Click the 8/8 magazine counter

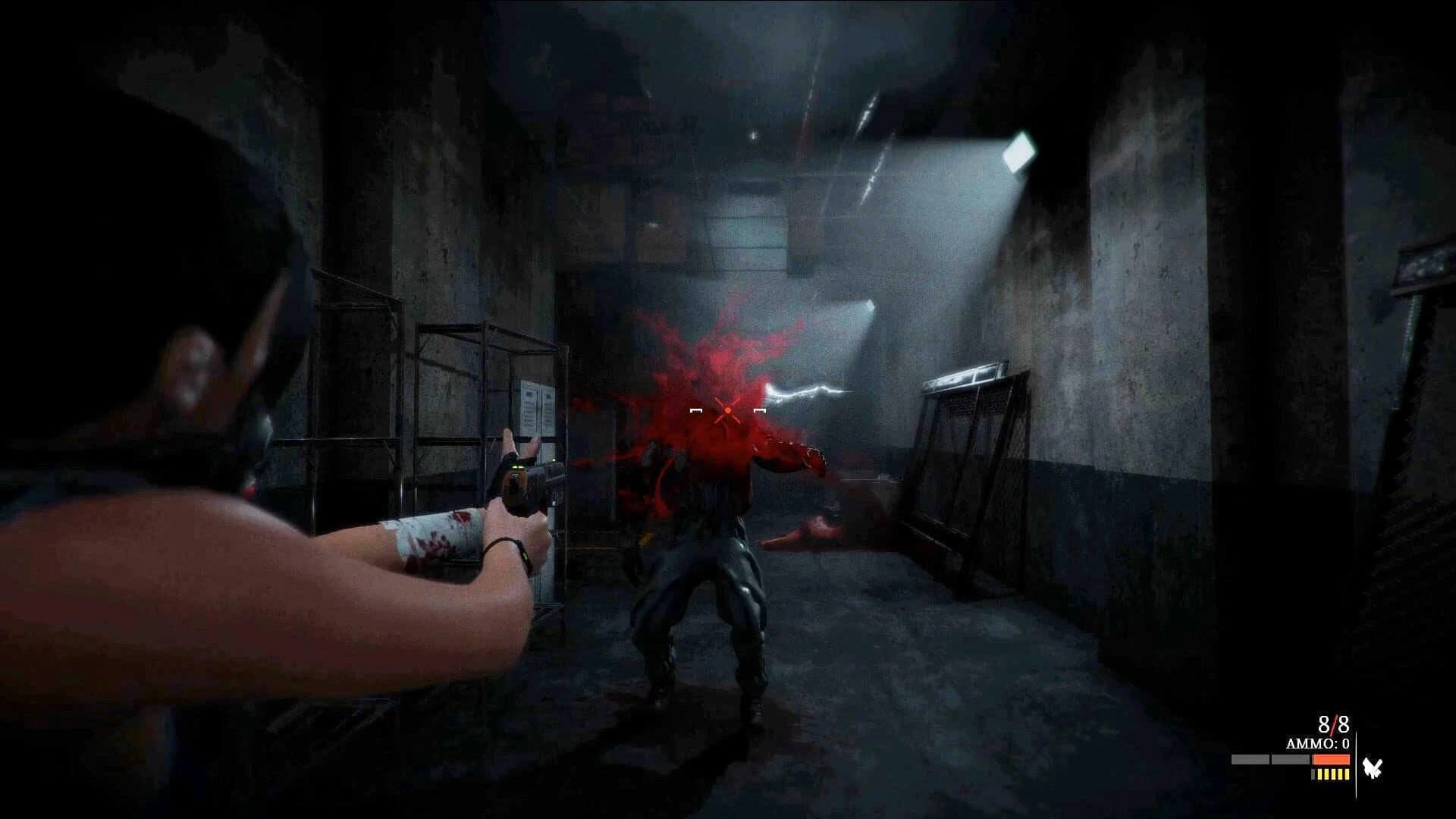pos(1333,723)
